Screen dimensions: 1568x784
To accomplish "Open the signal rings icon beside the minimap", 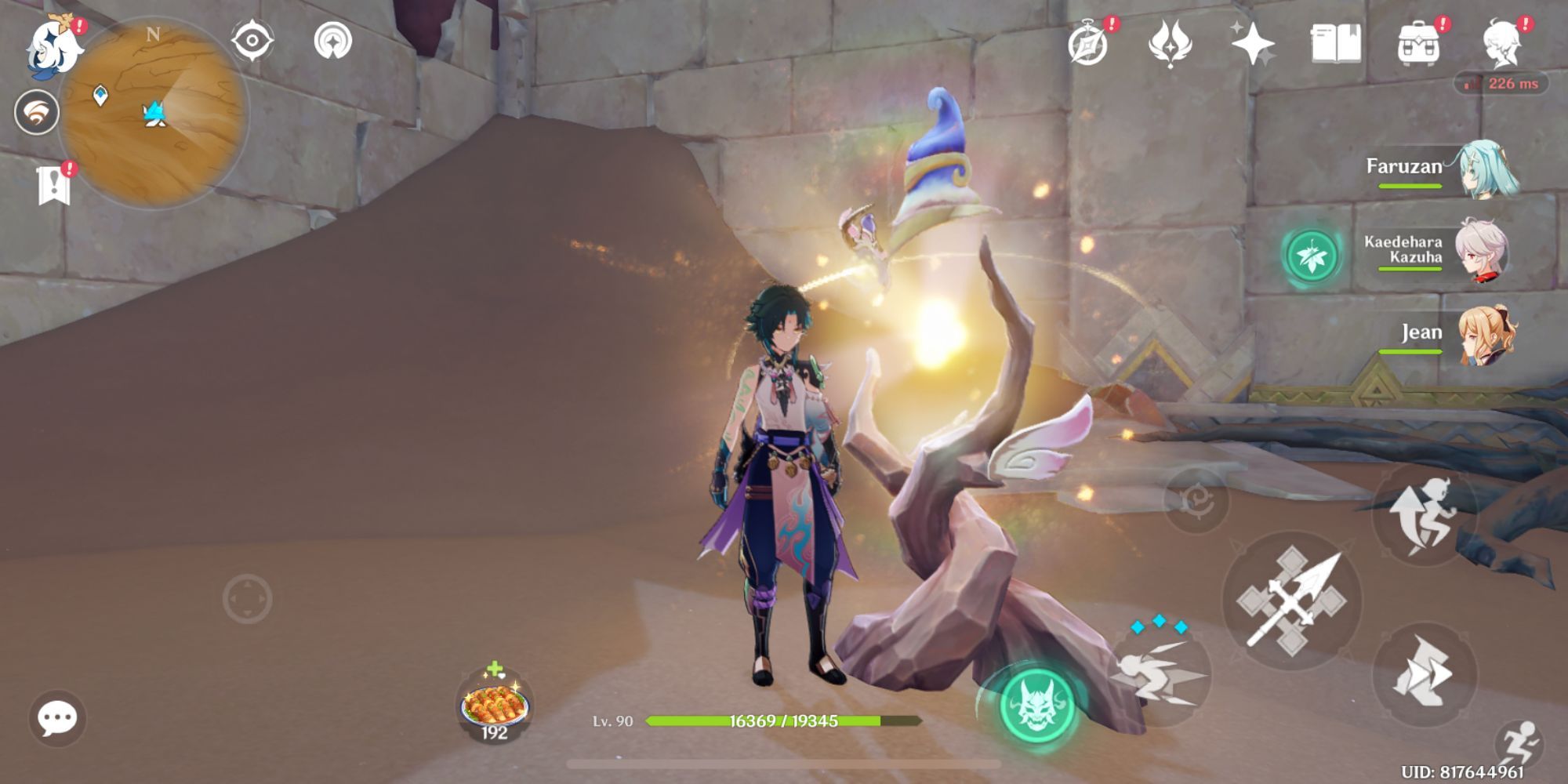I will click(x=332, y=41).
